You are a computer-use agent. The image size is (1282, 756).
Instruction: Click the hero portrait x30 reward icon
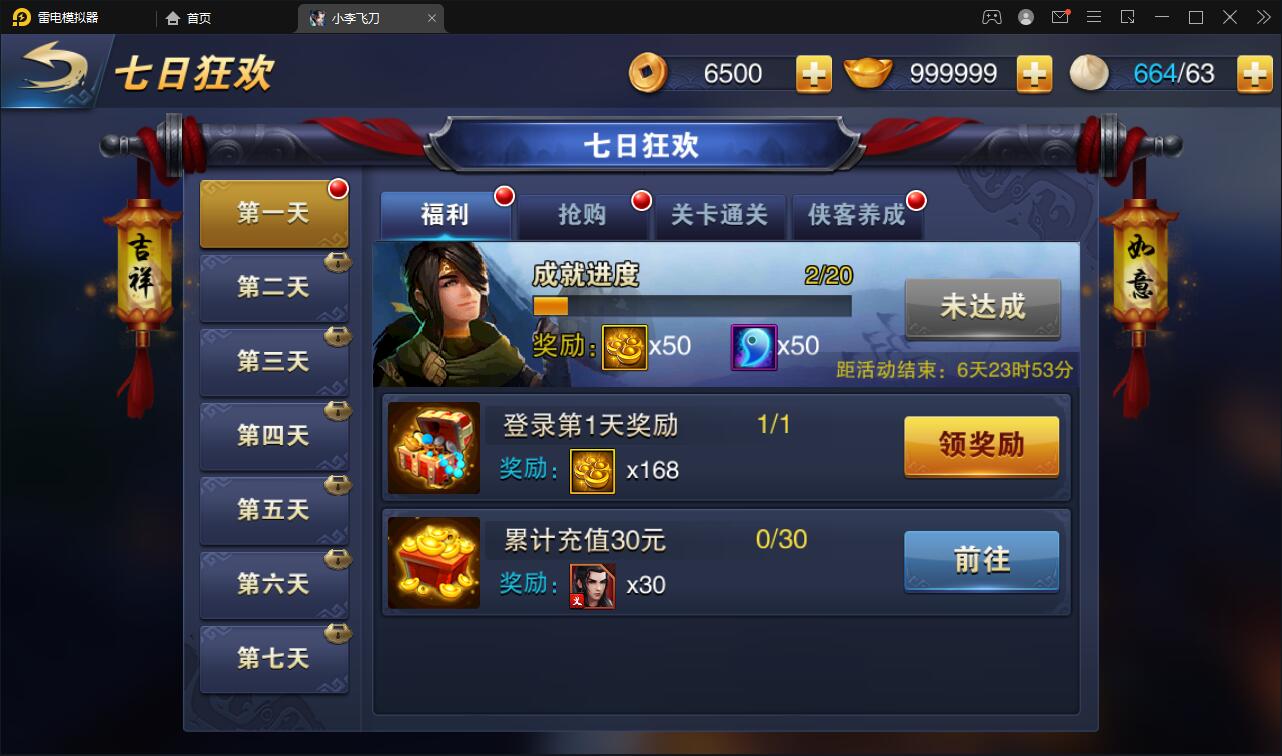tap(592, 586)
